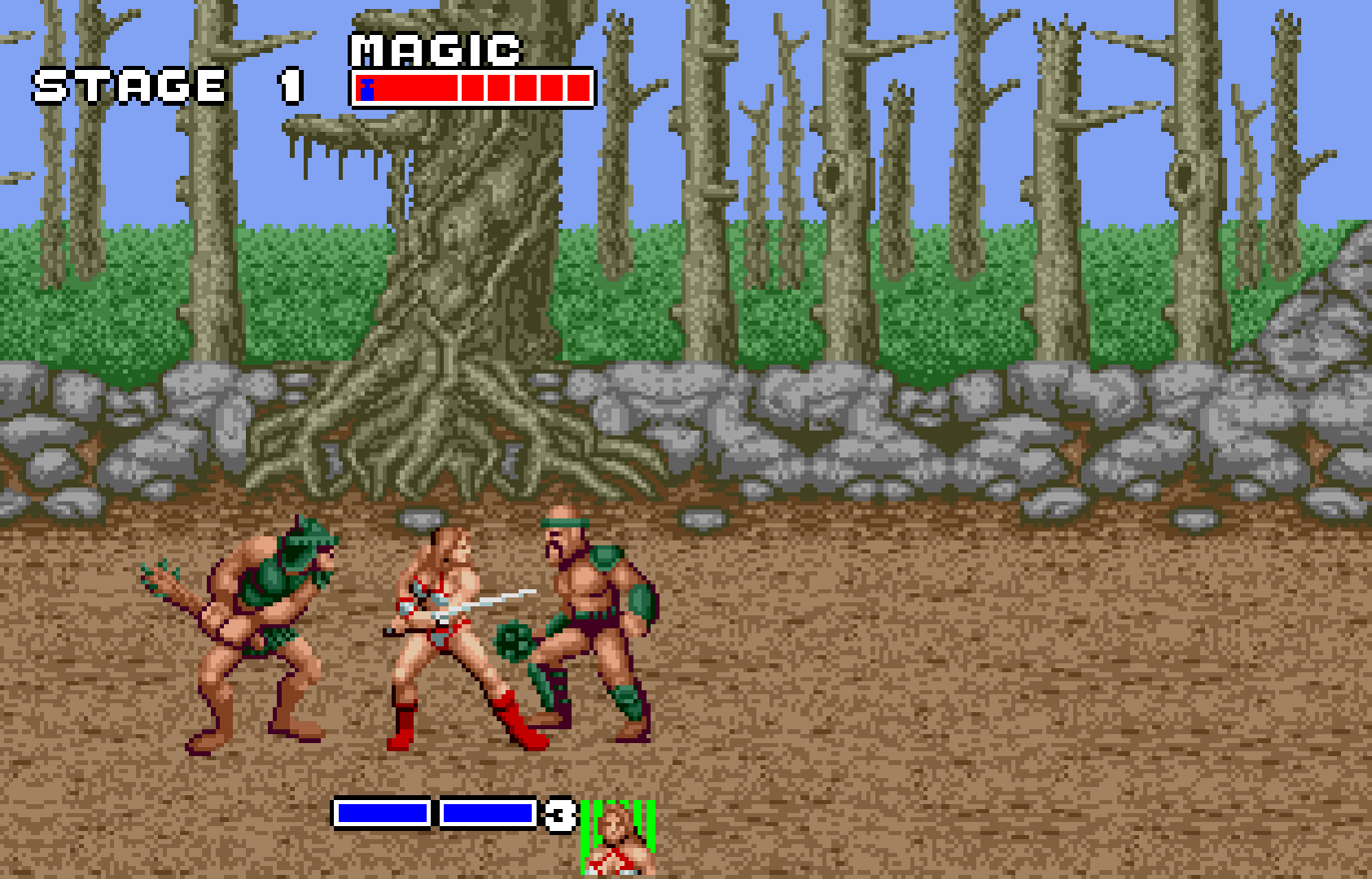
Task: Select the blue magic potion icon
Action: point(367,89)
